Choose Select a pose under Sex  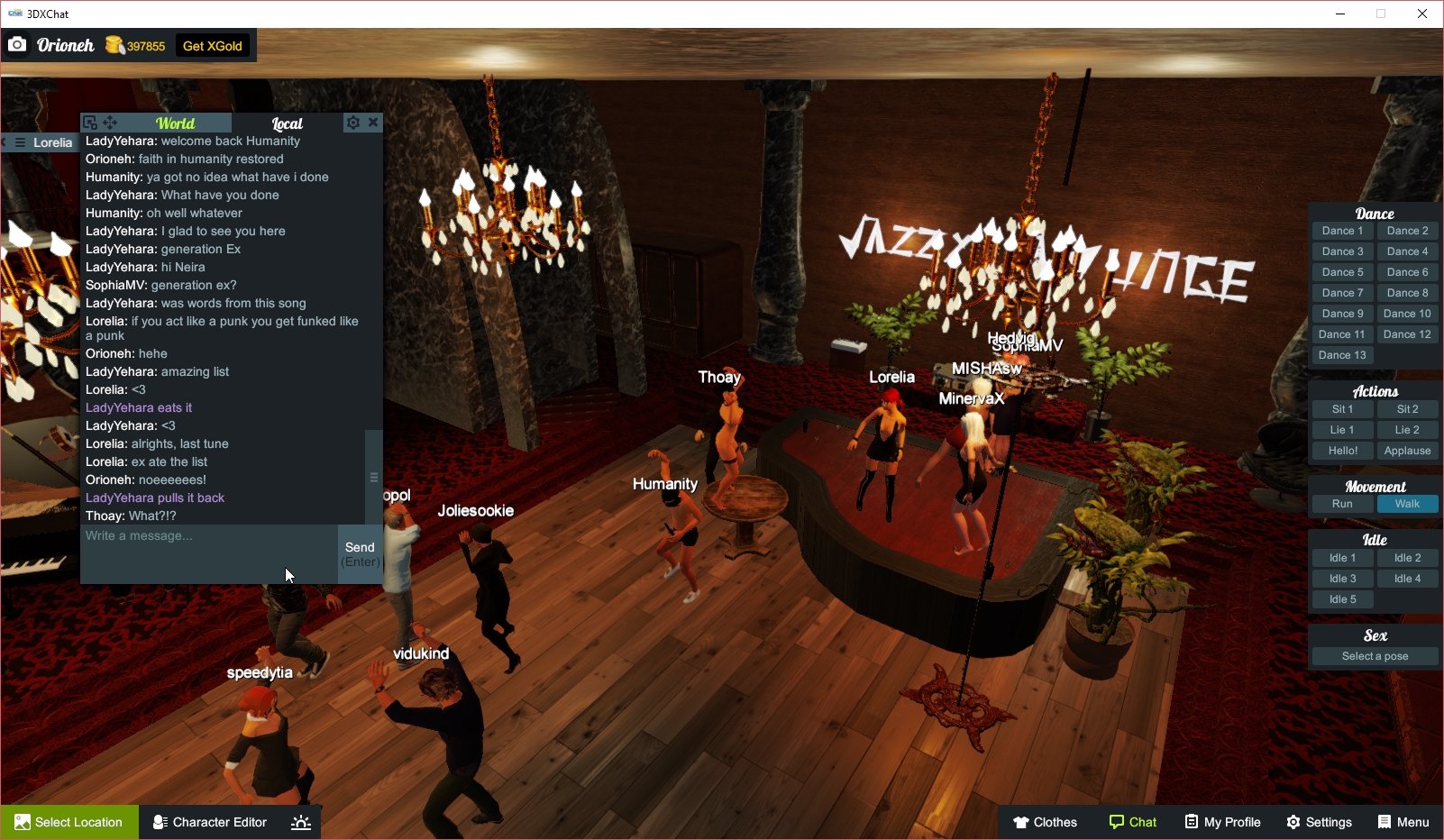(x=1374, y=655)
